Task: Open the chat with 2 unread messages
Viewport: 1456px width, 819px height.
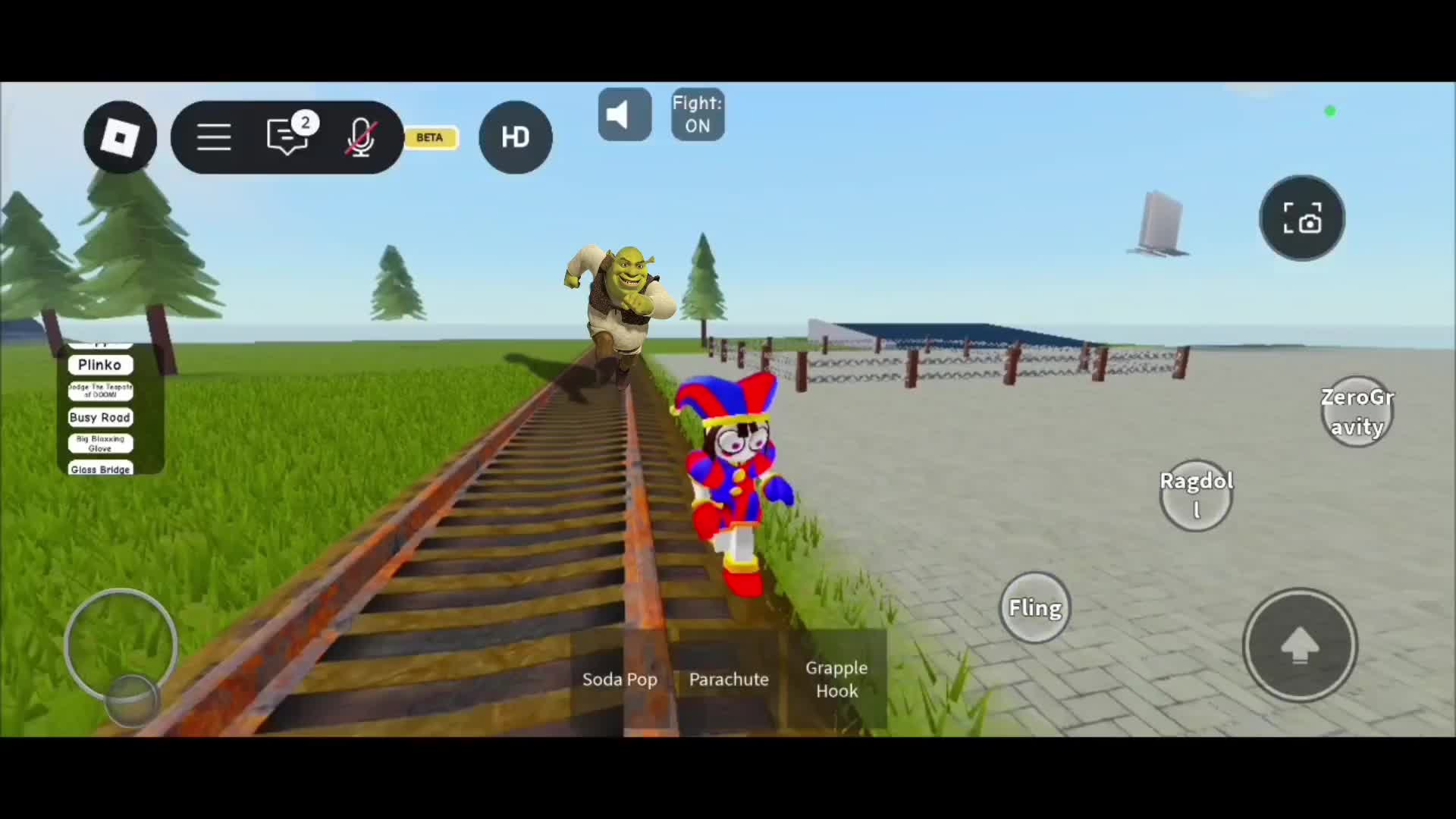Action: coord(288,137)
